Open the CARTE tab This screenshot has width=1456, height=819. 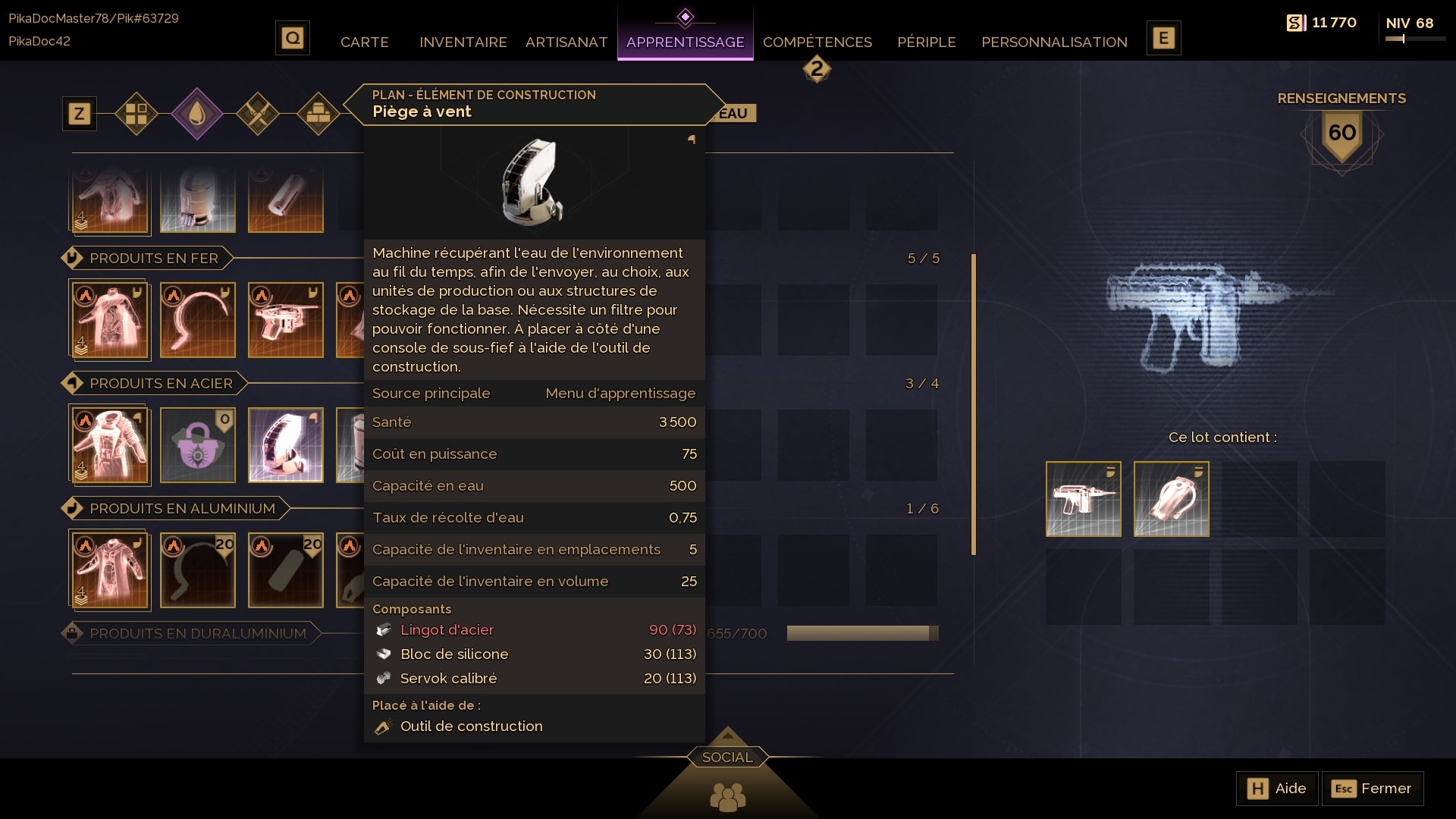[x=364, y=42]
